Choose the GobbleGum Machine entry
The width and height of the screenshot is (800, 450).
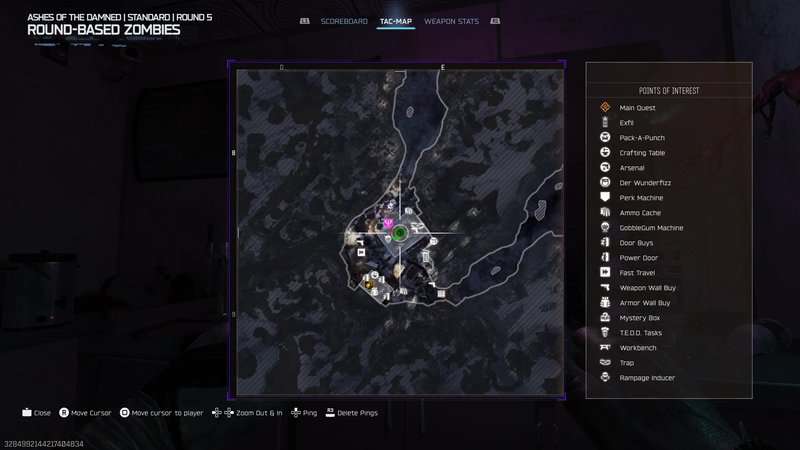tap(651, 228)
